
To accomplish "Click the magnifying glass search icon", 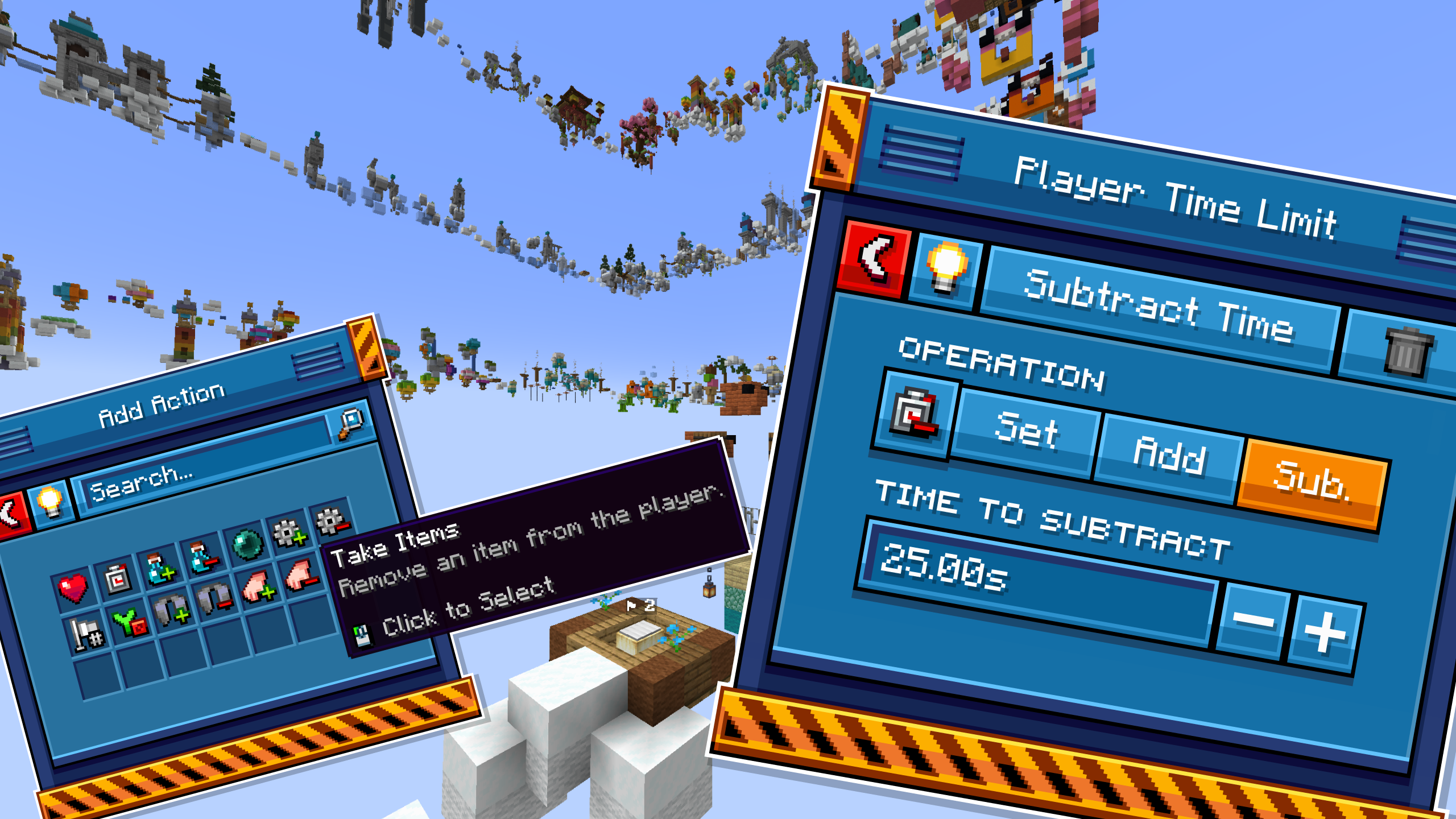I will click(x=351, y=424).
